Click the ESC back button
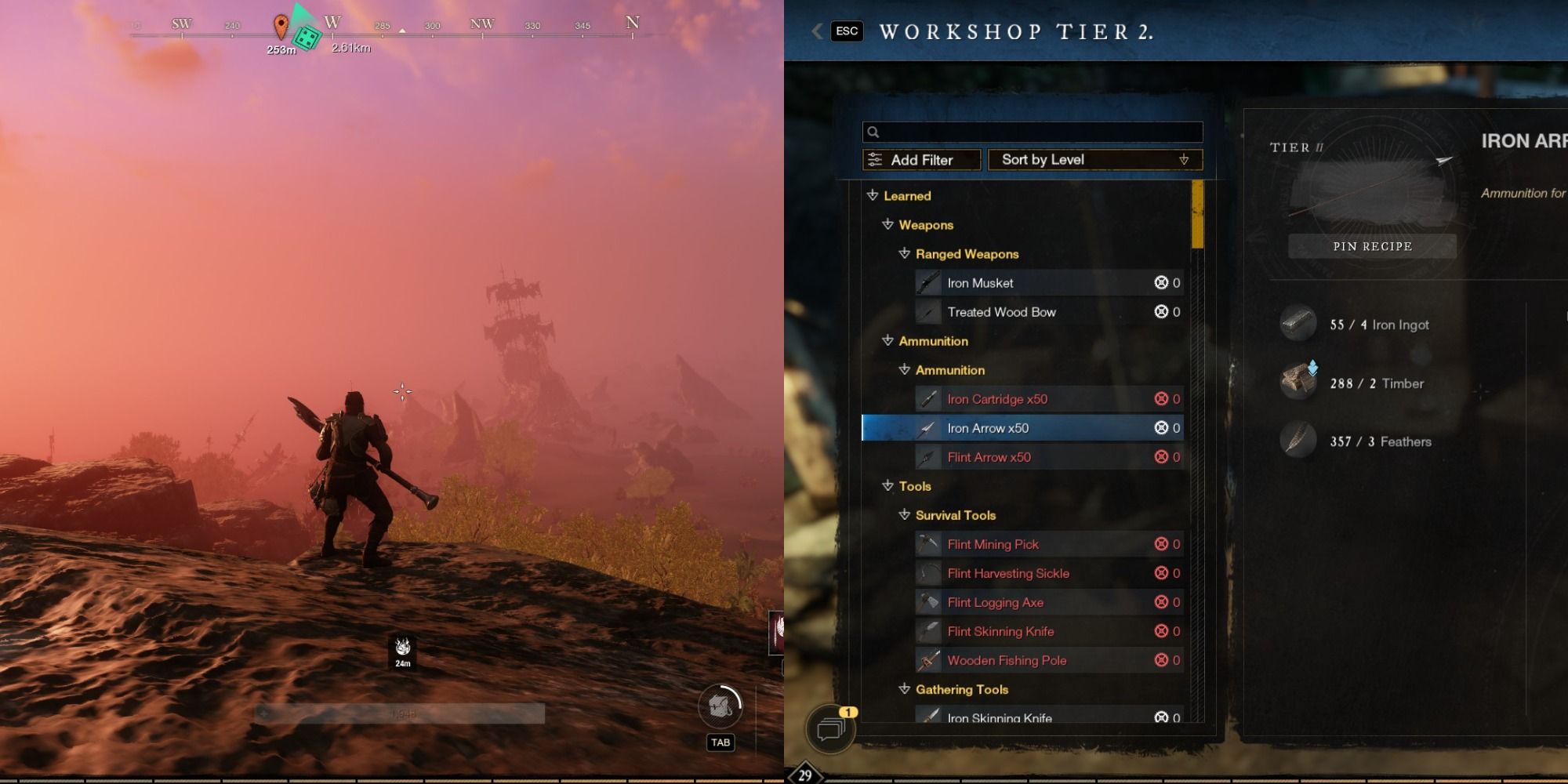 pyautogui.click(x=845, y=31)
